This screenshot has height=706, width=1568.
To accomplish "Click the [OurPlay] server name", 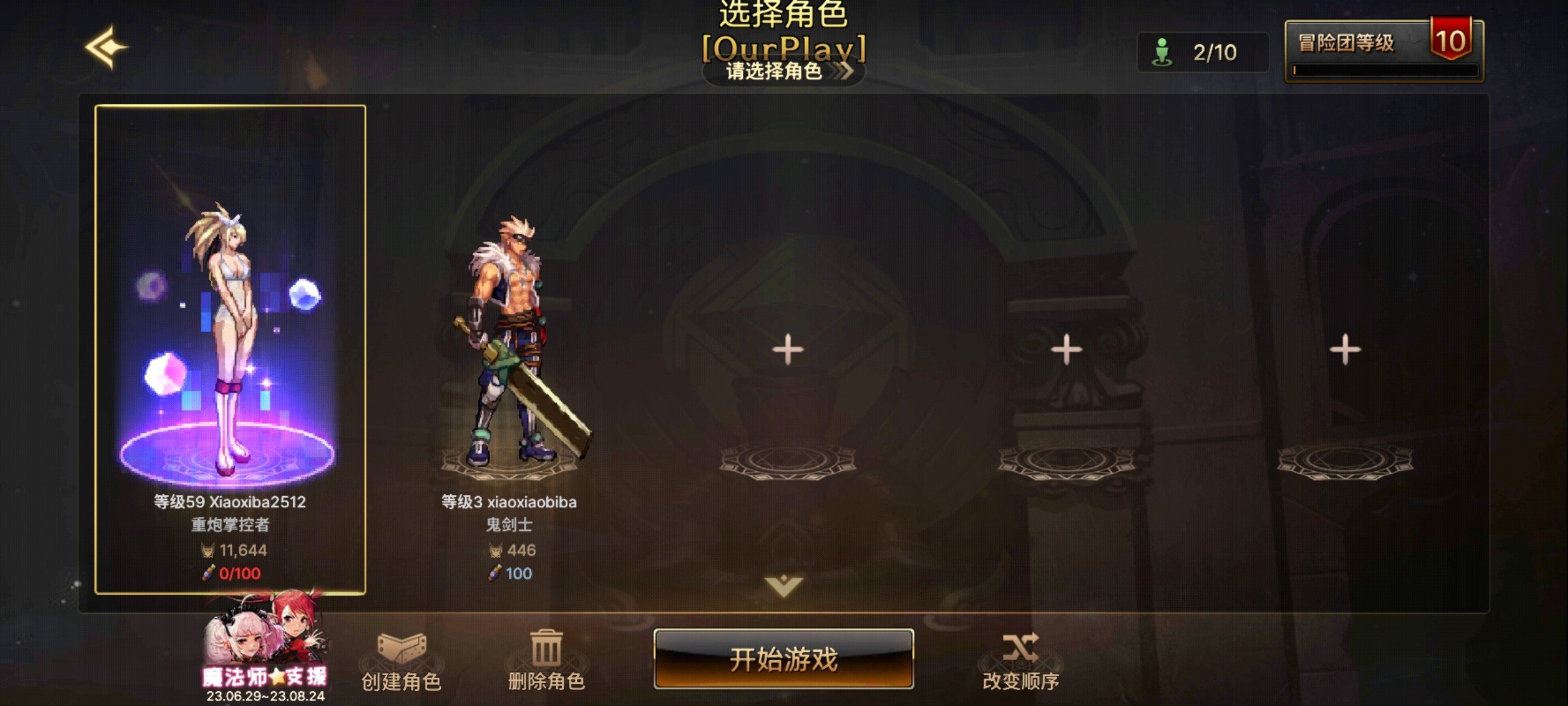I will 783,47.
